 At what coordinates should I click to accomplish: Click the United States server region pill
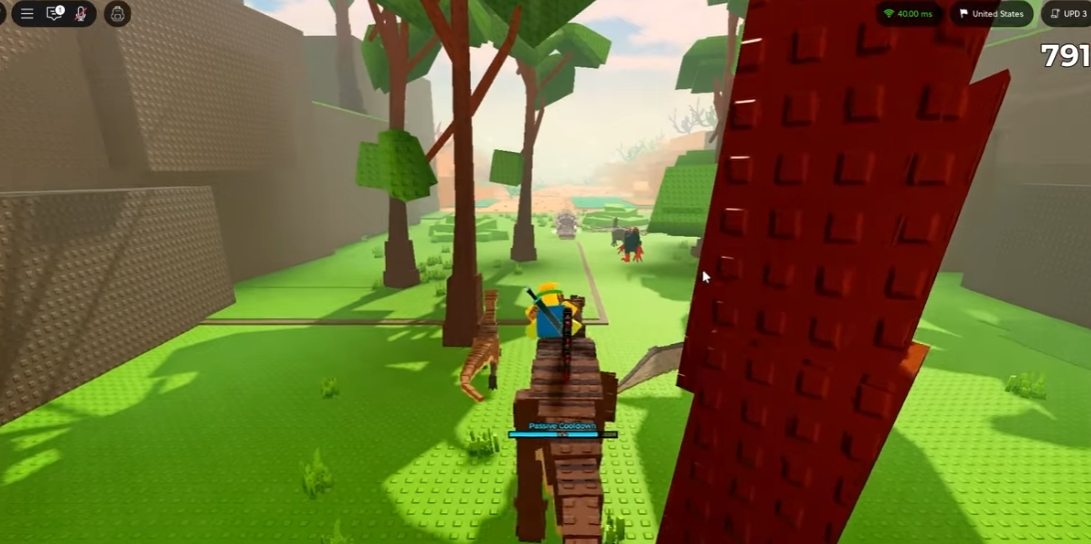[x=991, y=14]
